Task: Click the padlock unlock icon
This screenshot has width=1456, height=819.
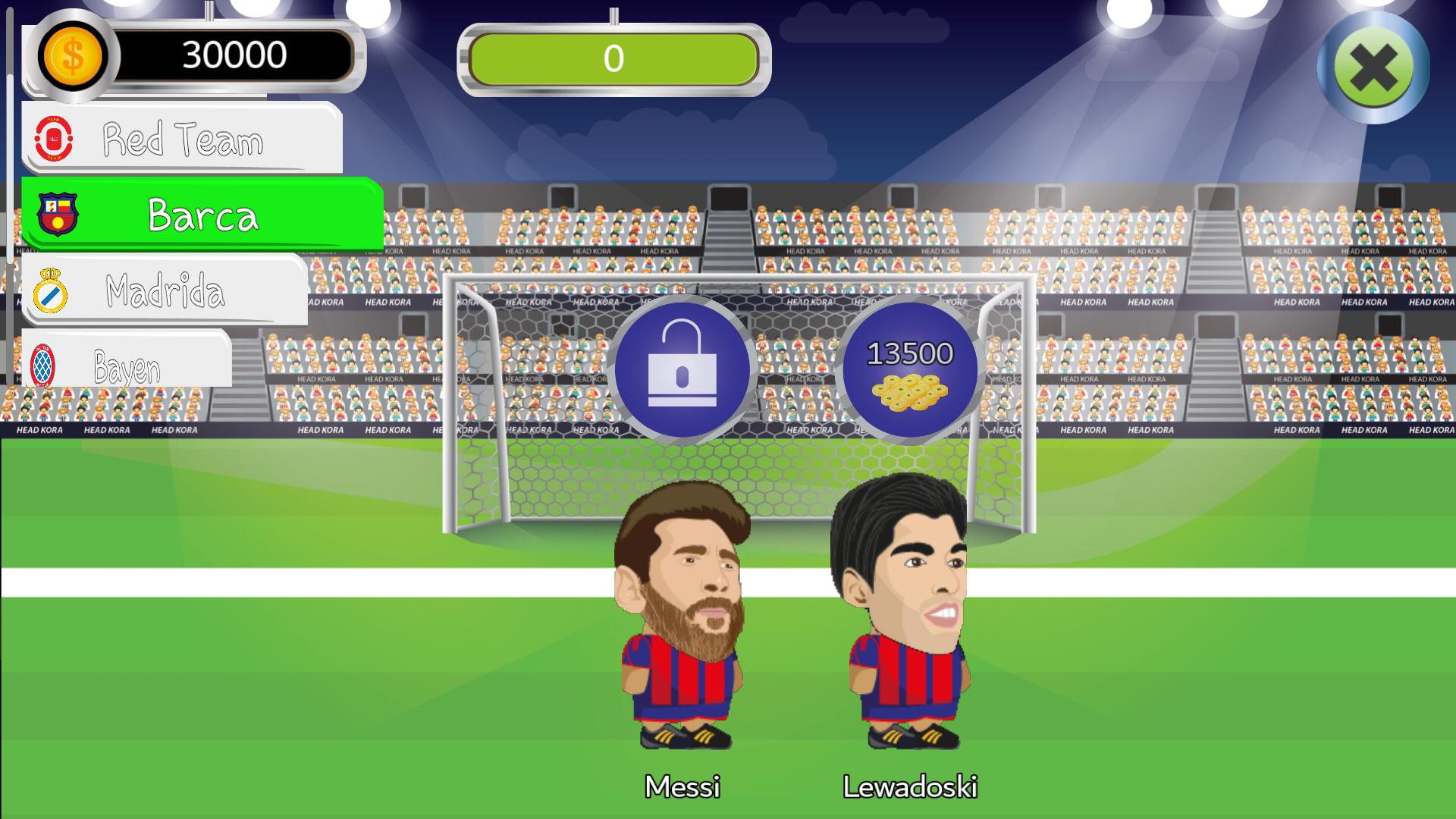Action: click(683, 370)
